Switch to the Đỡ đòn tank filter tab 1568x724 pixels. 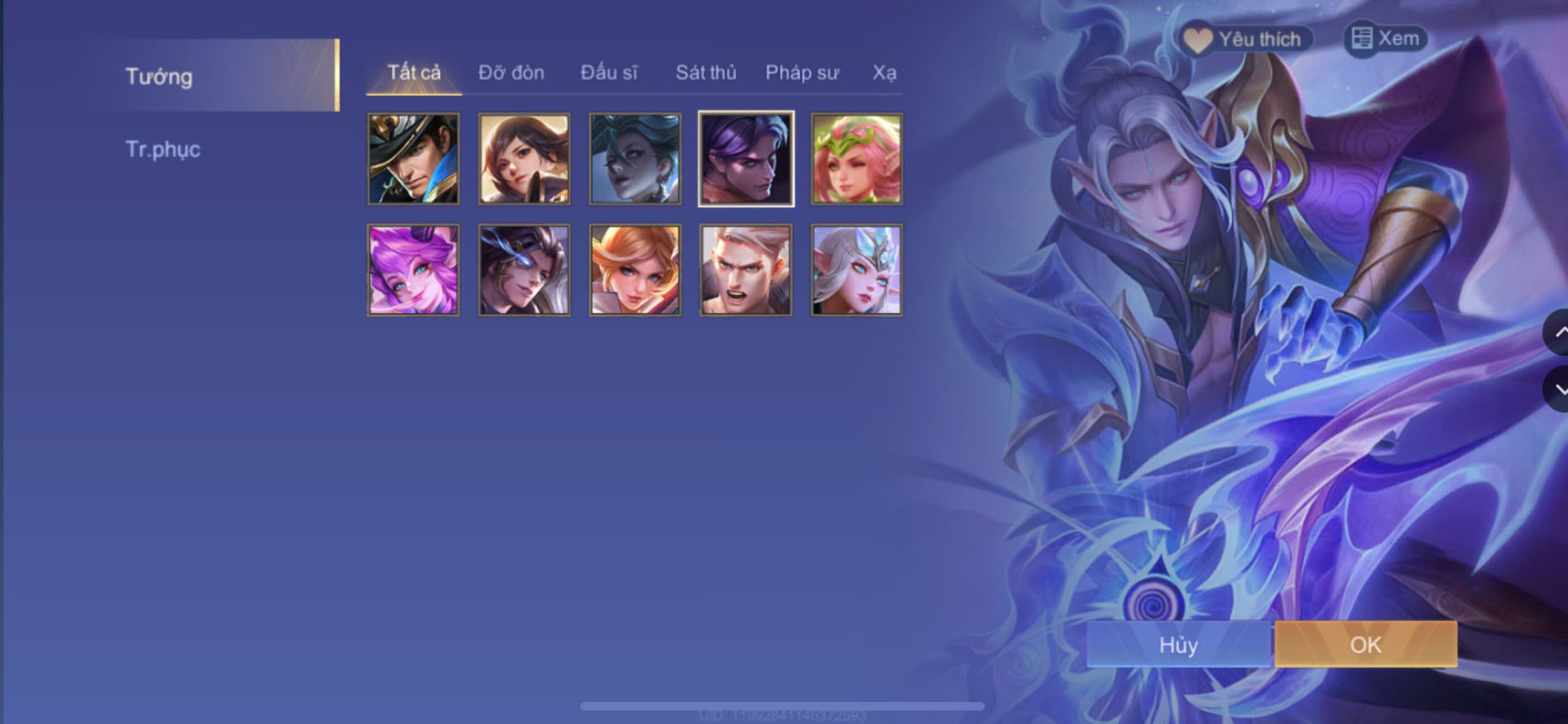[x=509, y=72]
